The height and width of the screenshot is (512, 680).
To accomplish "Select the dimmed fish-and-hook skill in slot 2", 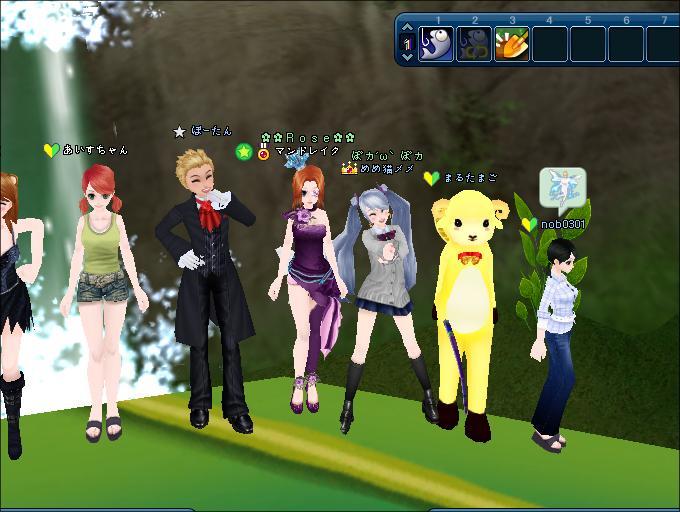I will click(x=474, y=44).
